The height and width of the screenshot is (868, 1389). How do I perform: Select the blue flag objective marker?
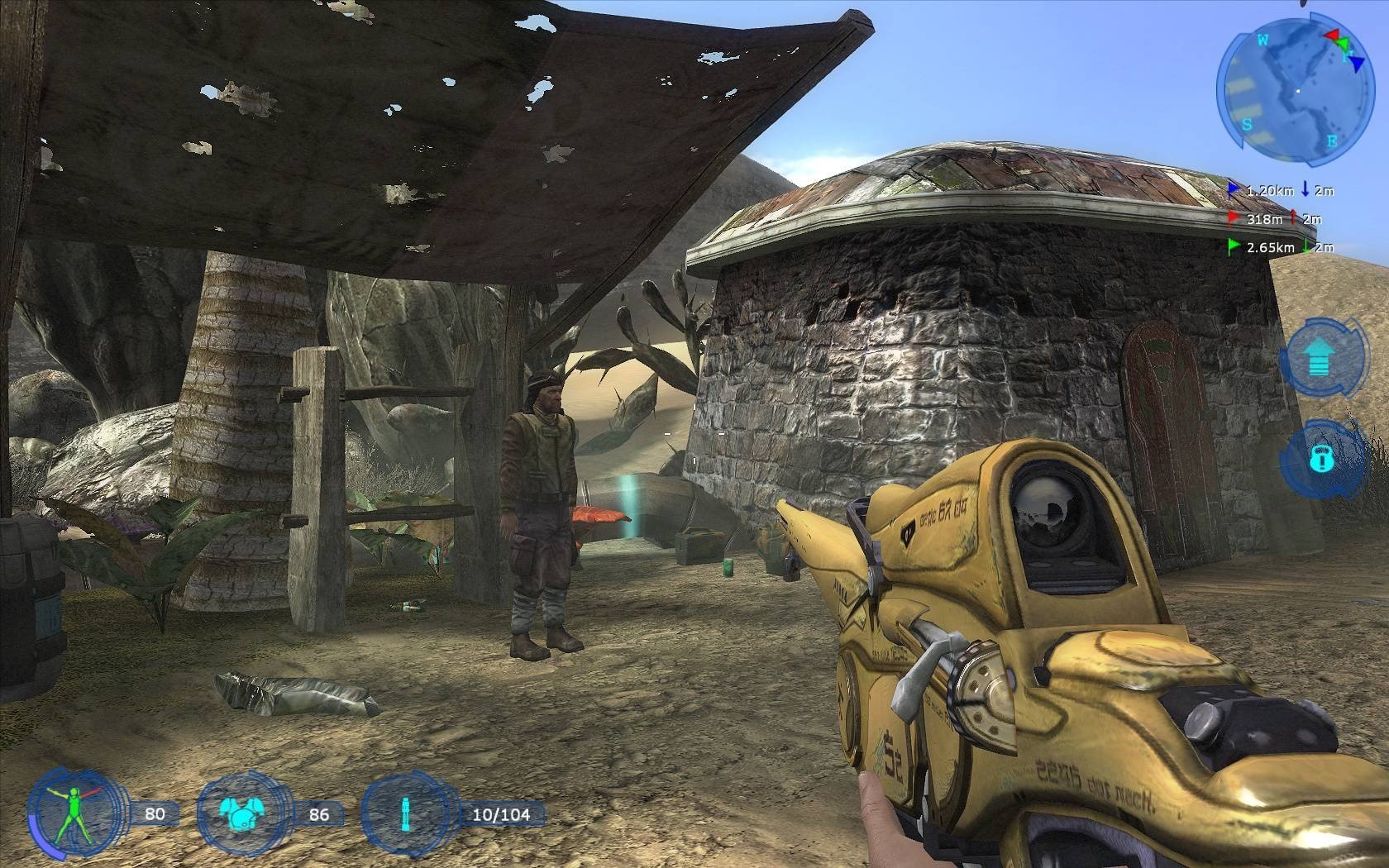[x=1234, y=190]
